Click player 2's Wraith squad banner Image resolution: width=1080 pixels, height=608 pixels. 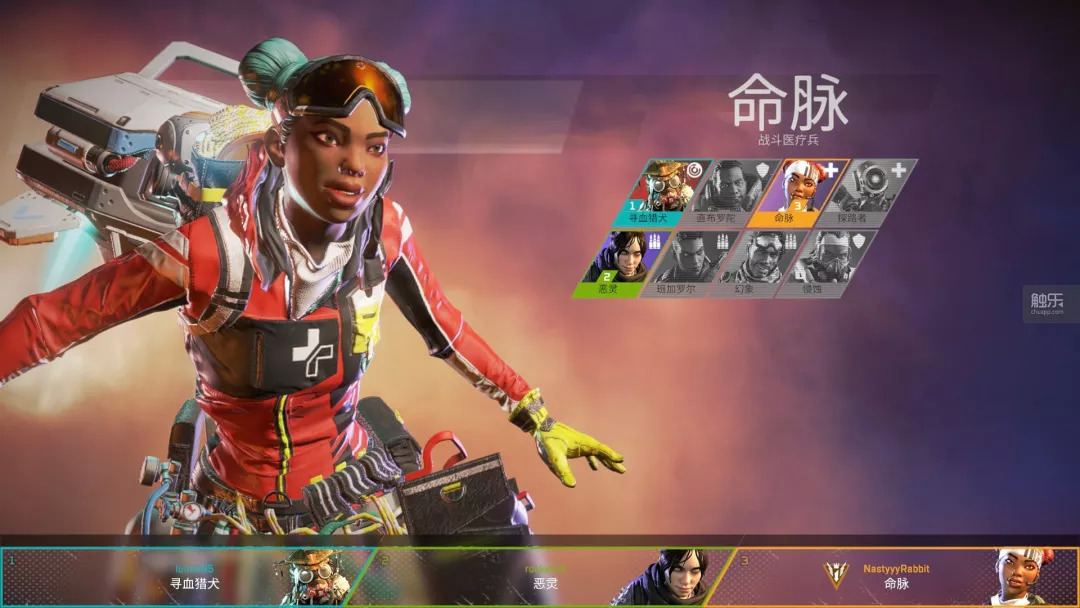[550, 577]
